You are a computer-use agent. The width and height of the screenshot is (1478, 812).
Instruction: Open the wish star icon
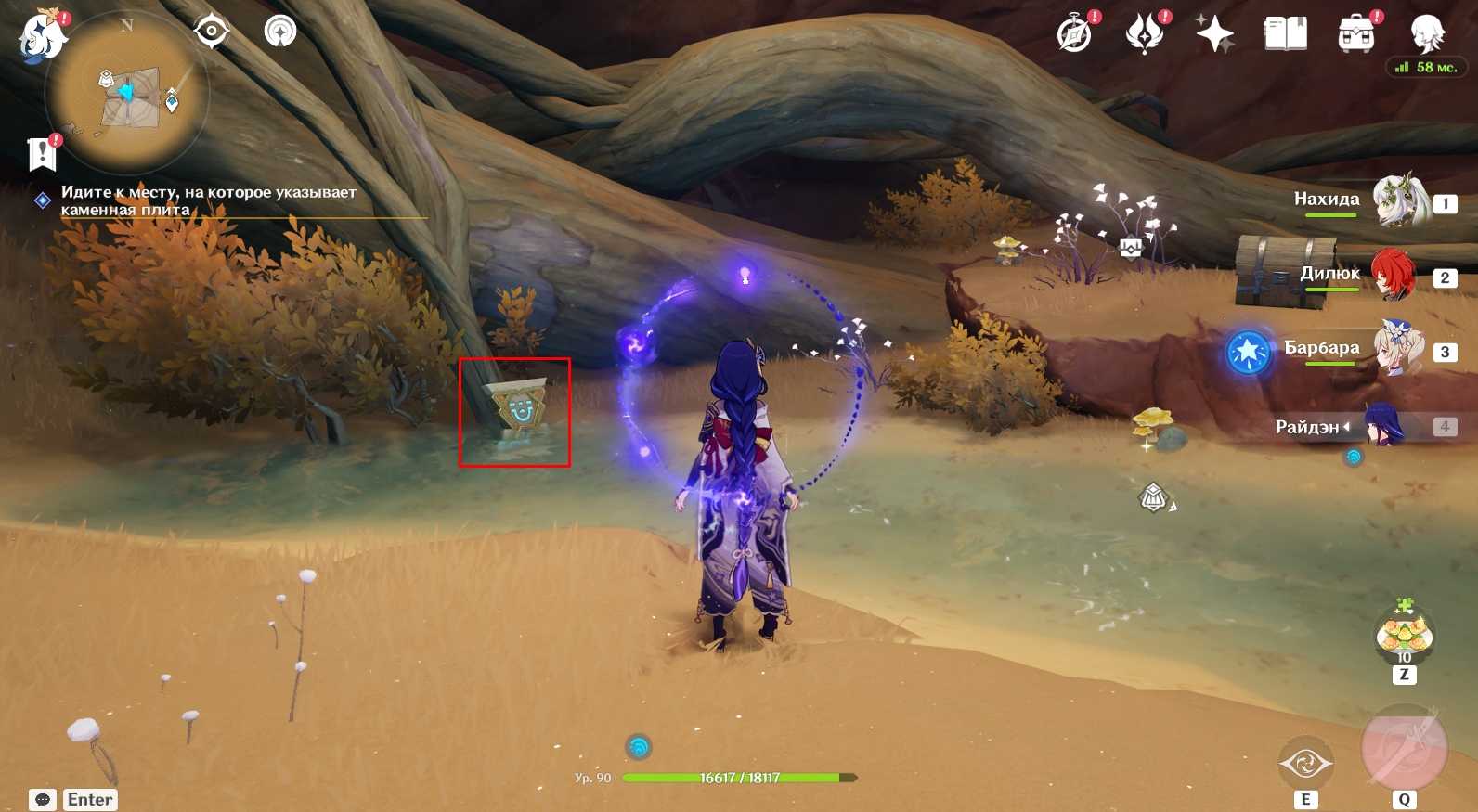(1214, 35)
